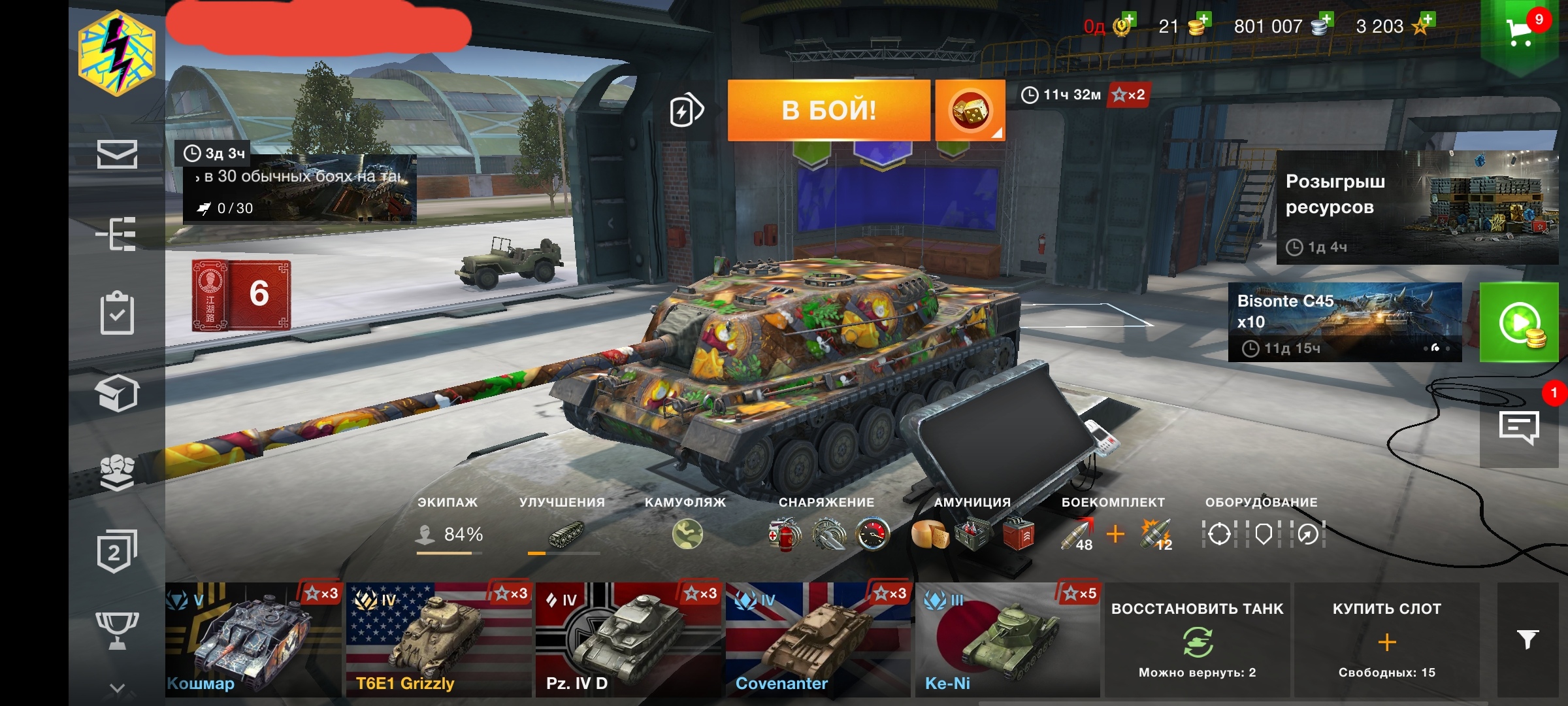1568x706 pixels.
Task: Open the crate storage icon
Action: [x=117, y=393]
